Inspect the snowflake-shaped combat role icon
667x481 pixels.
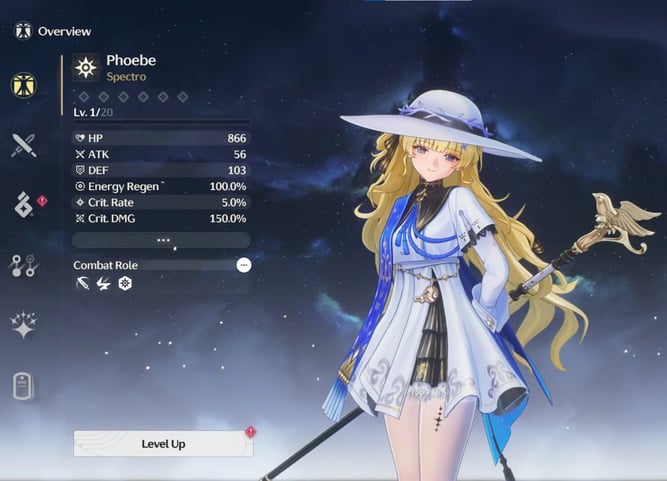(125, 284)
